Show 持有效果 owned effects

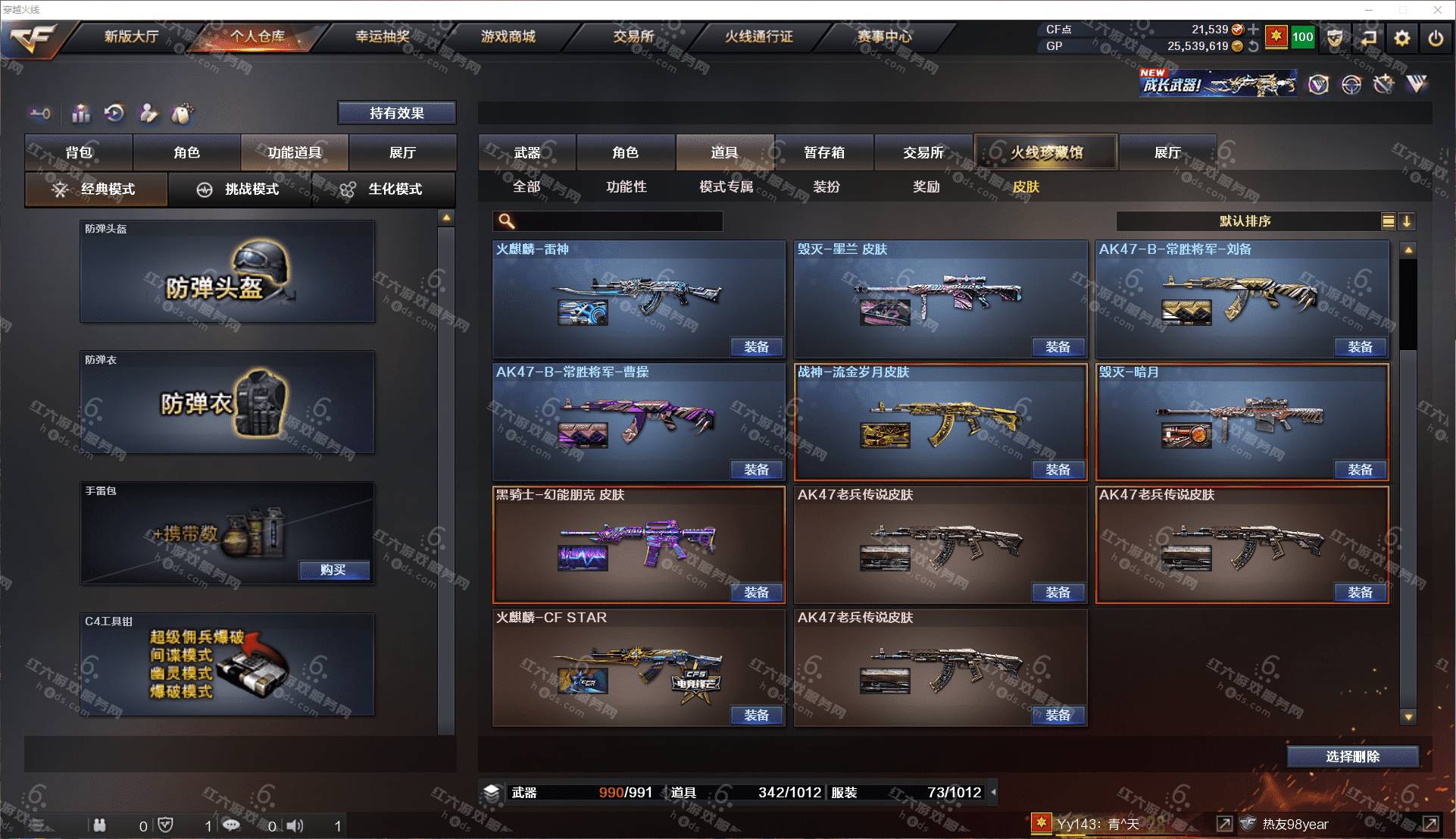coord(396,113)
